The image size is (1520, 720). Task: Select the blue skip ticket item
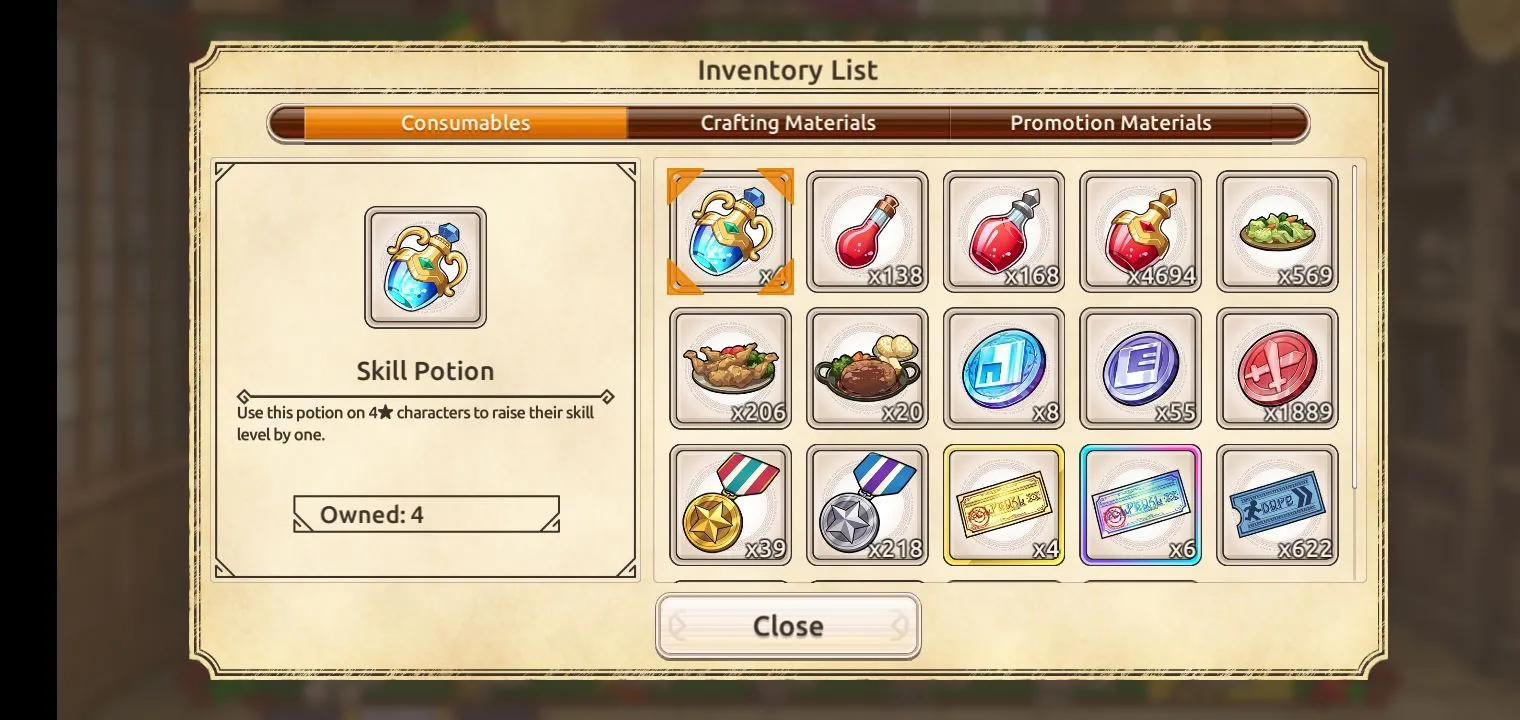click(x=1277, y=505)
